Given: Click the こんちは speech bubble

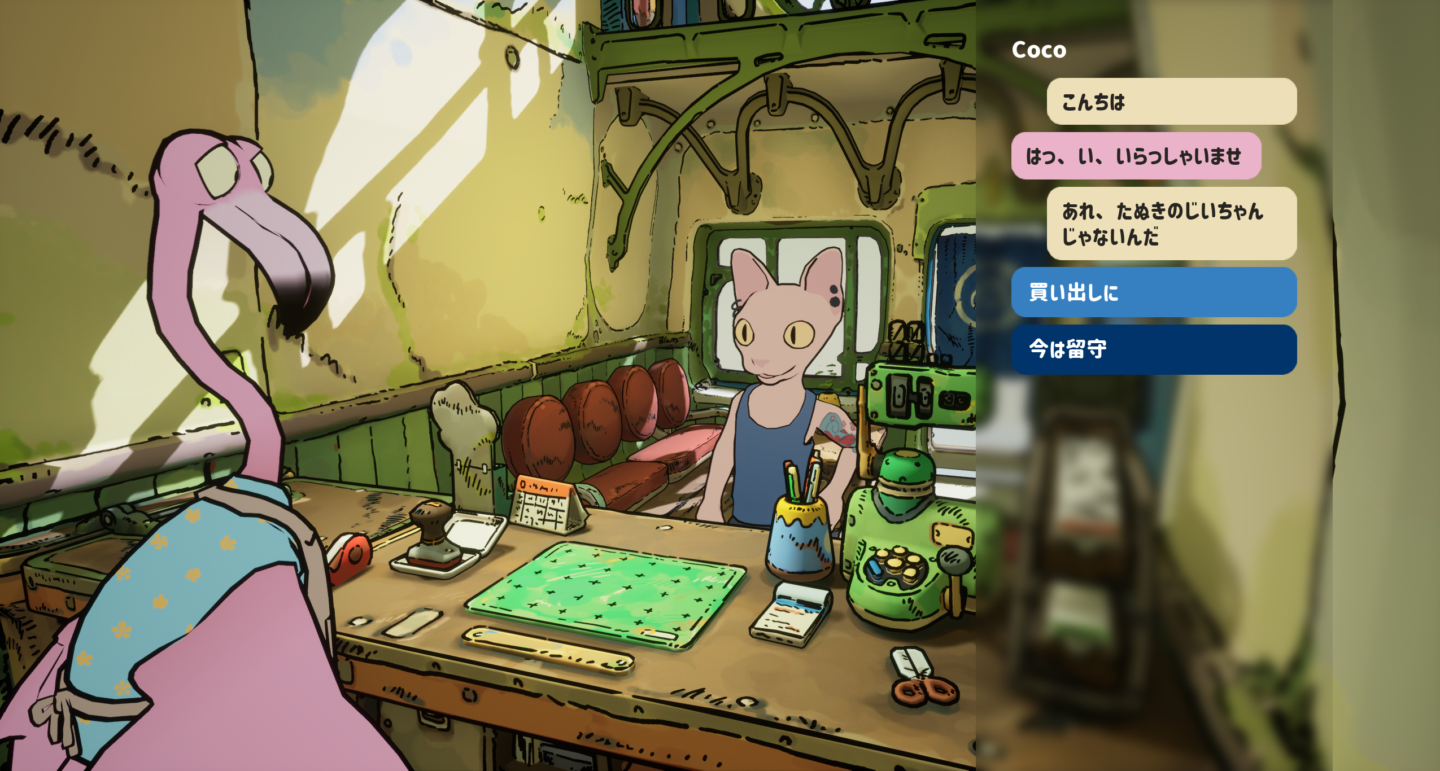Looking at the screenshot, I should (x=1170, y=101).
